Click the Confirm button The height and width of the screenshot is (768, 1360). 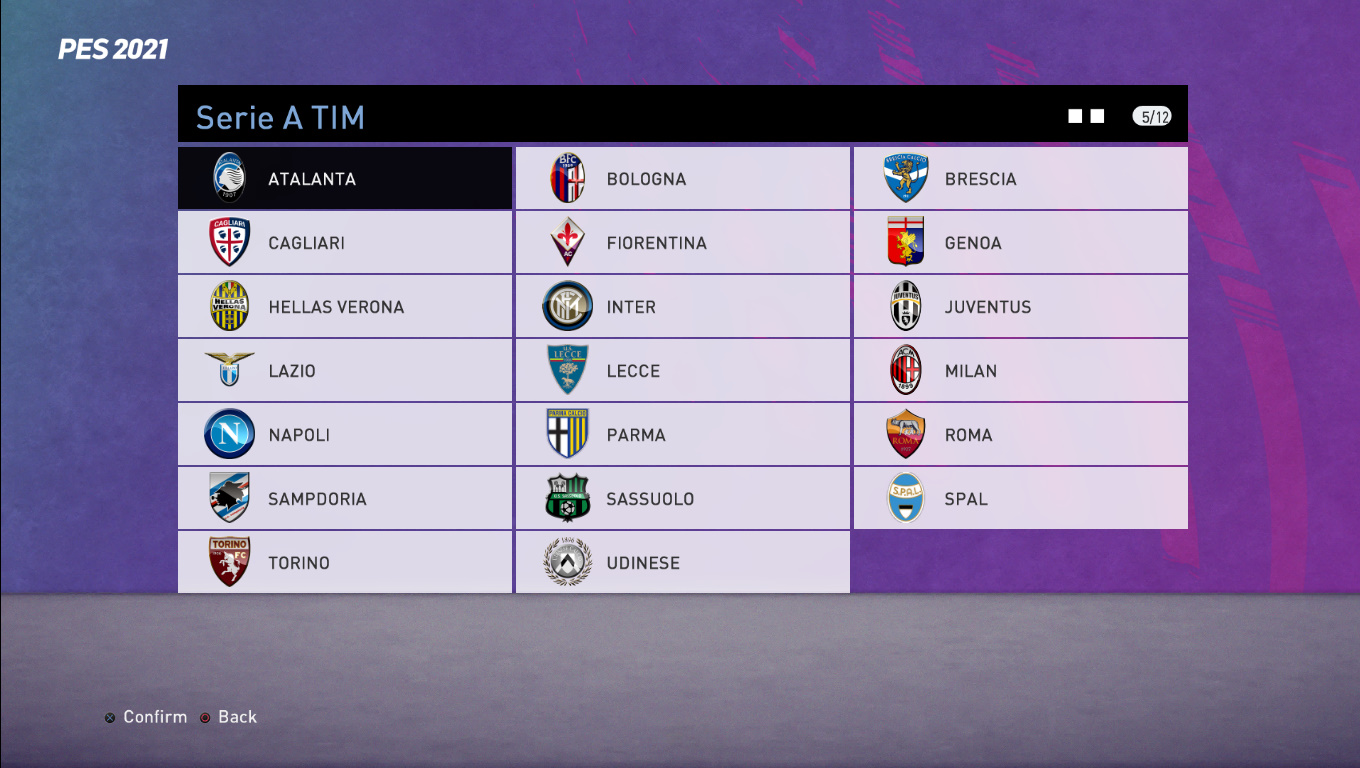pyautogui.click(x=145, y=716)
